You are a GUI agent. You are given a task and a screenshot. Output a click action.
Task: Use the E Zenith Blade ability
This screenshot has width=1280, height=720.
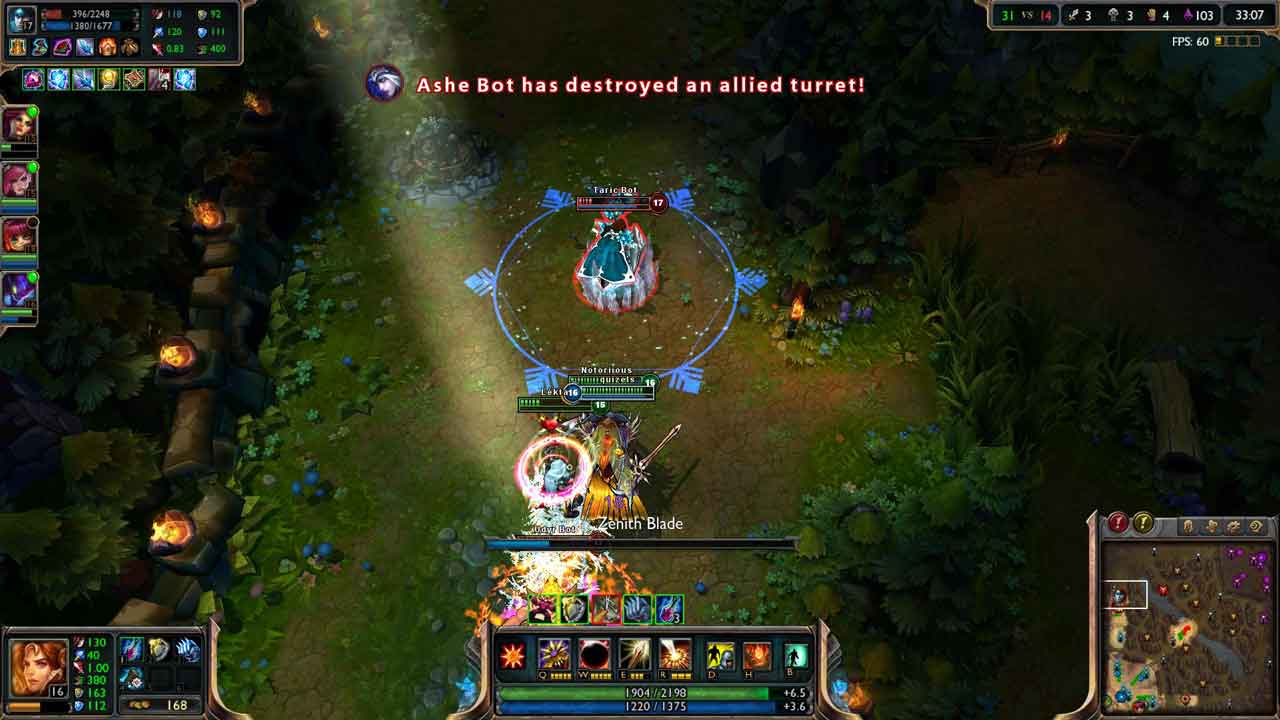[635, 656]
